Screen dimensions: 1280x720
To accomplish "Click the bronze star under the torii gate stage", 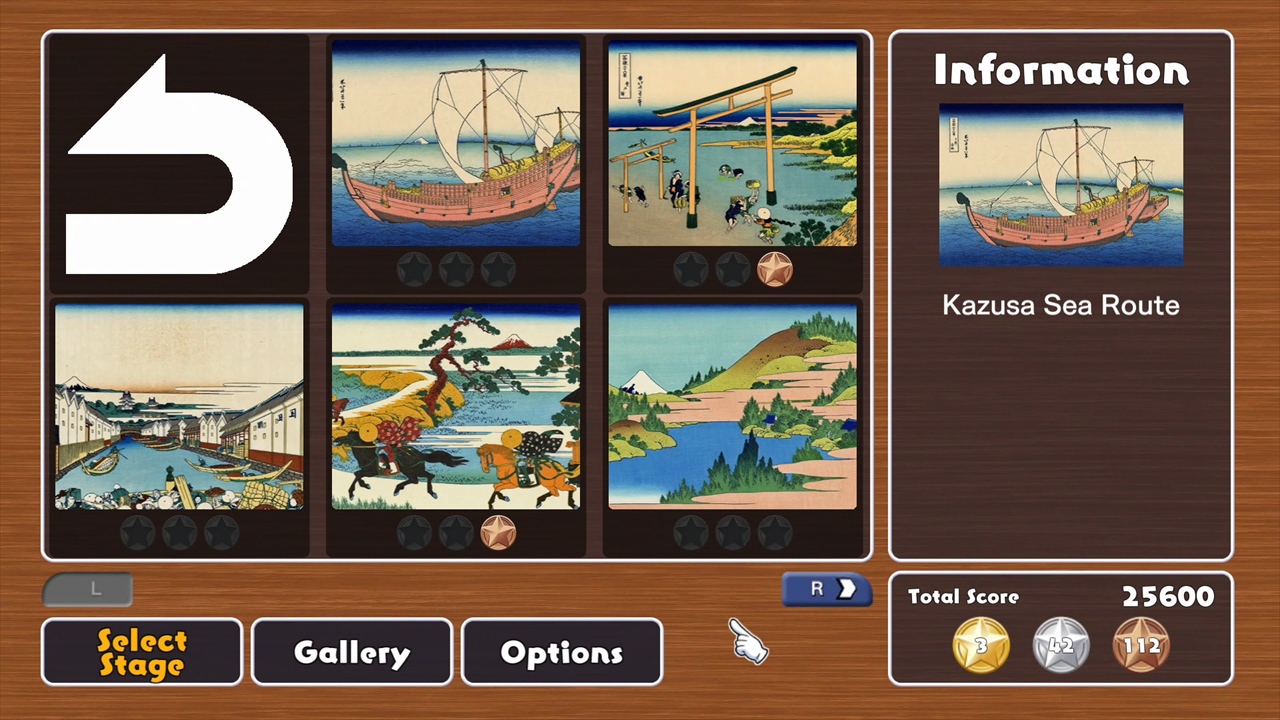I will (776, 268).
